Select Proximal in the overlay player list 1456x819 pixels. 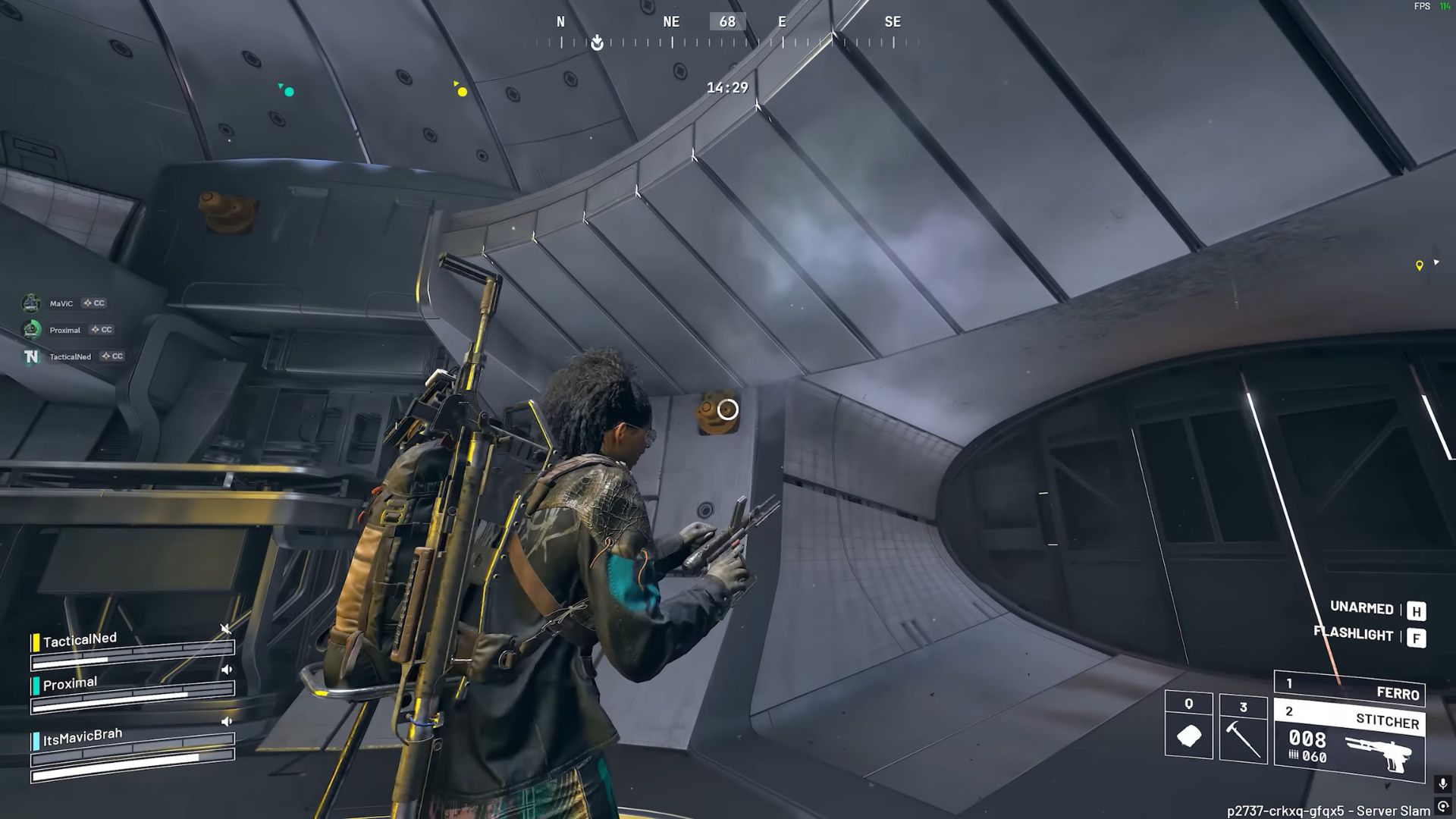pos(64,330)
